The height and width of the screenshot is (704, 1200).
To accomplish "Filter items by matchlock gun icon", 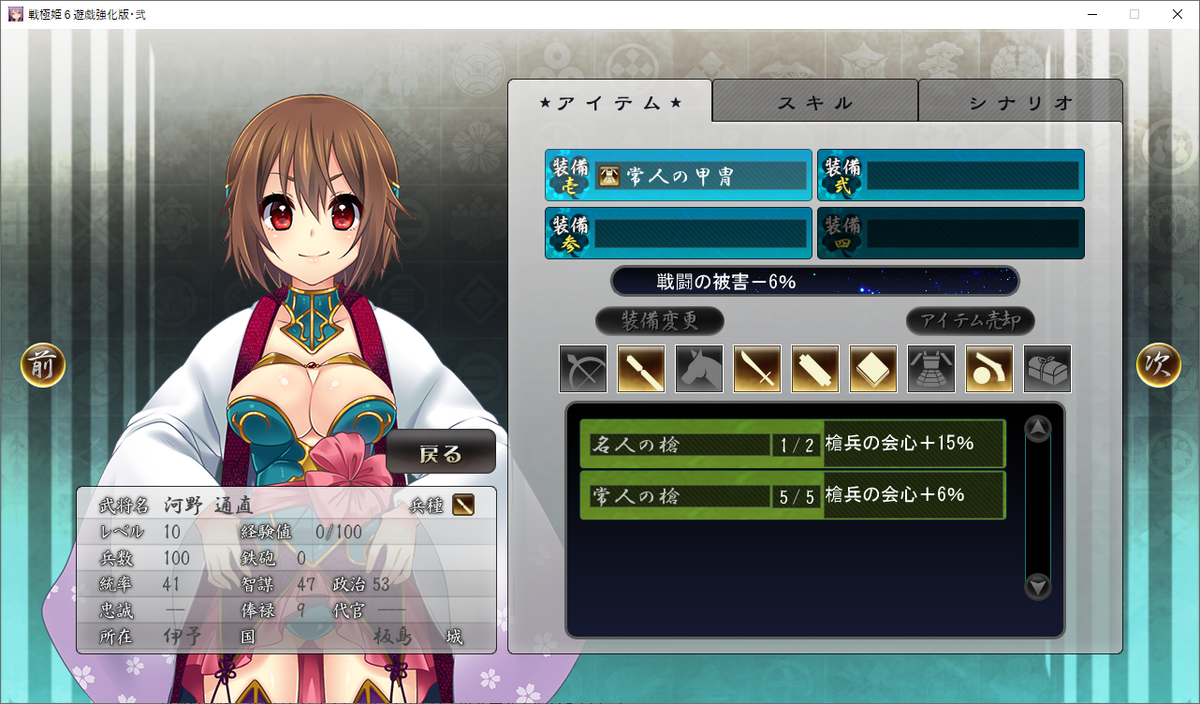I will pos(989,369).
